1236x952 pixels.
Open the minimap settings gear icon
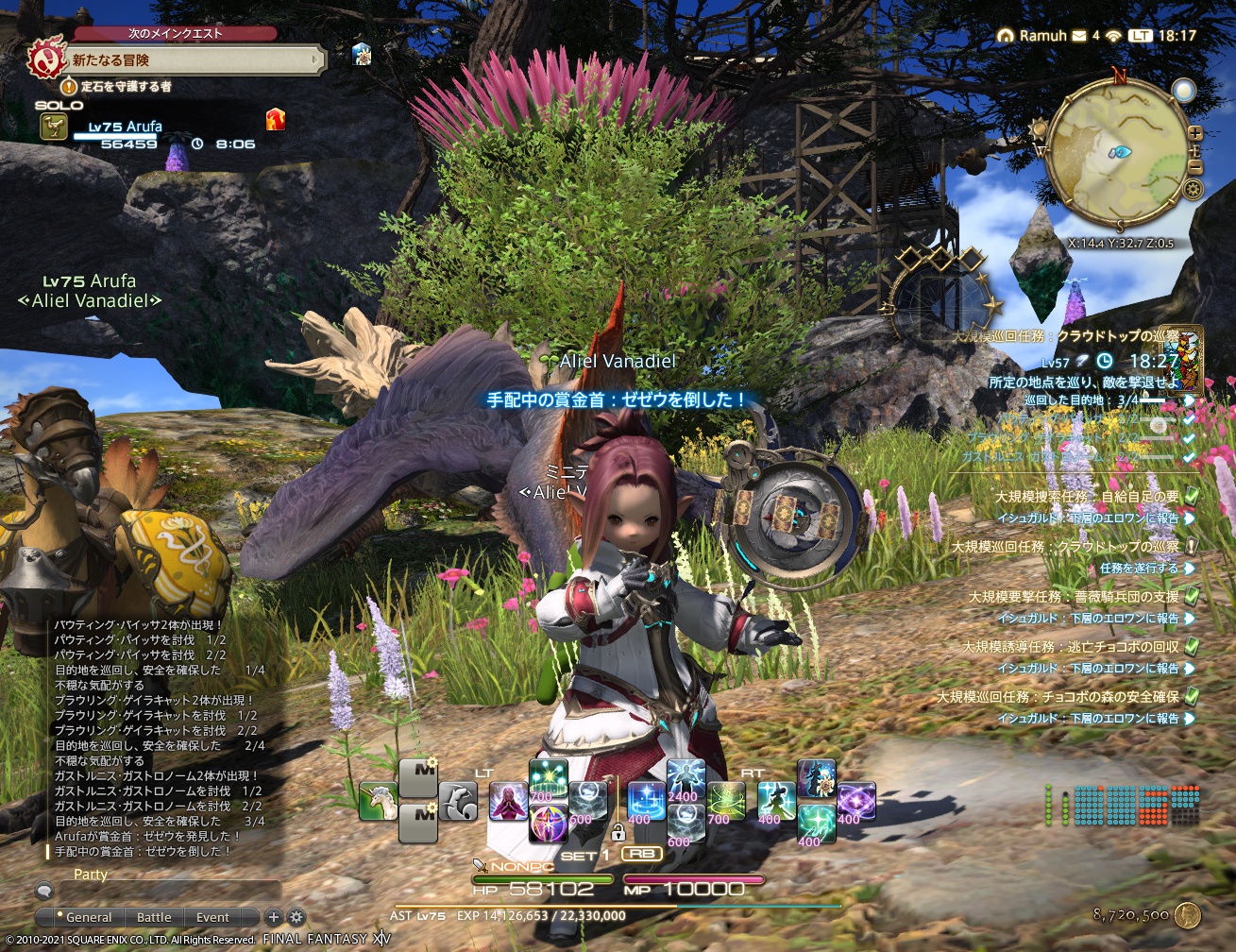1193,188
